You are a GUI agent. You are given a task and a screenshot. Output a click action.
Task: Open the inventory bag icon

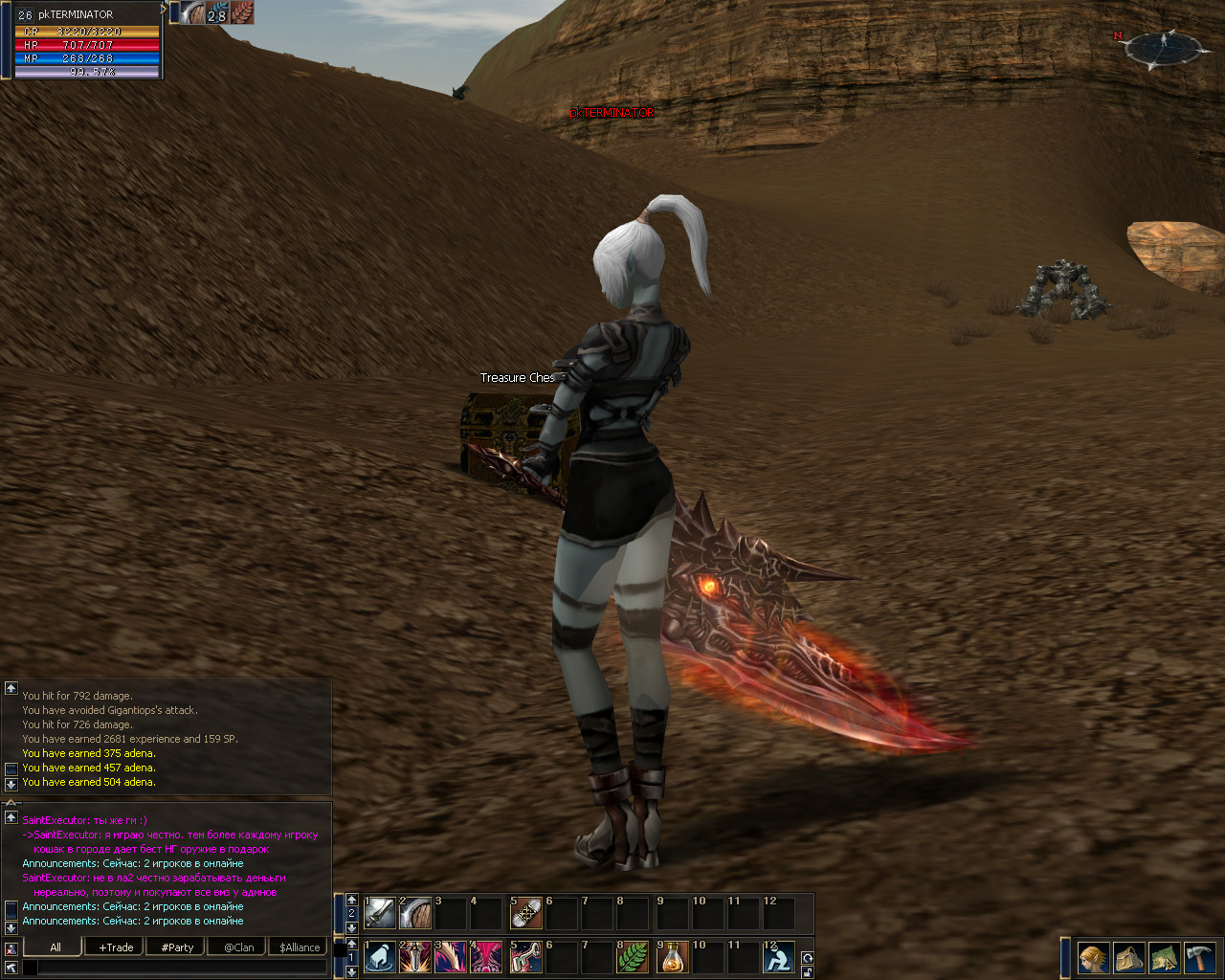tap(1128, 957)
